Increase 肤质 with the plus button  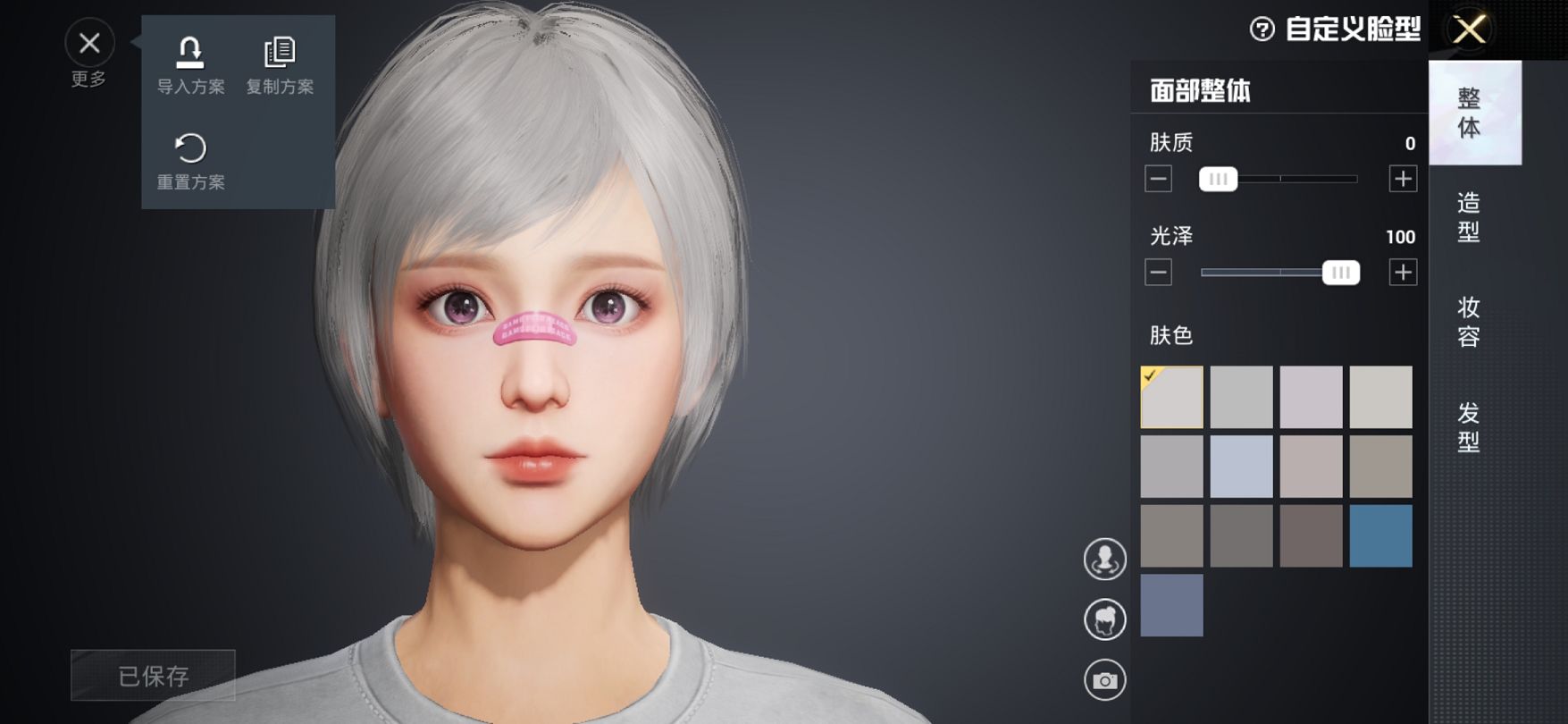[1403, 179]
